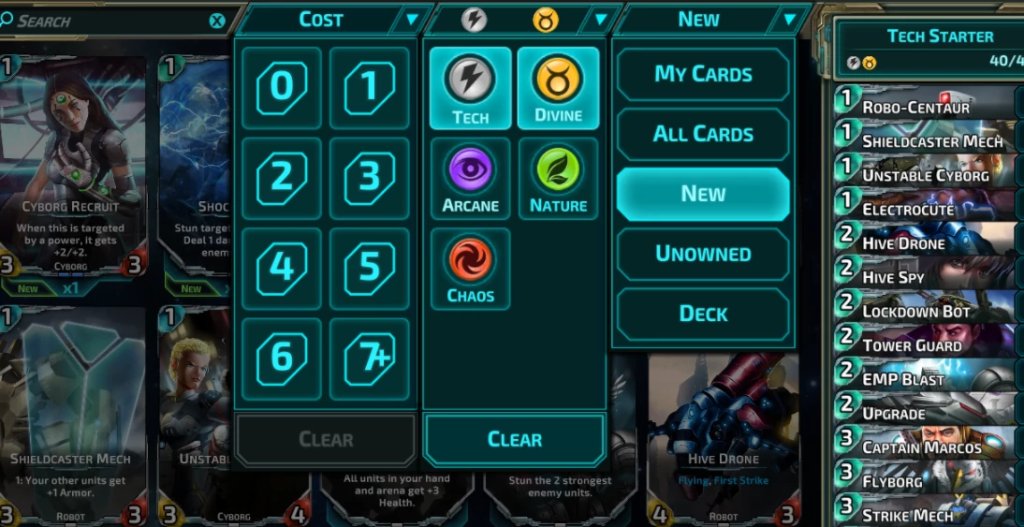This screenshot has height=527, width=1024.
Task: Choose the cost 5 filter button
Action: pos(369,268)
